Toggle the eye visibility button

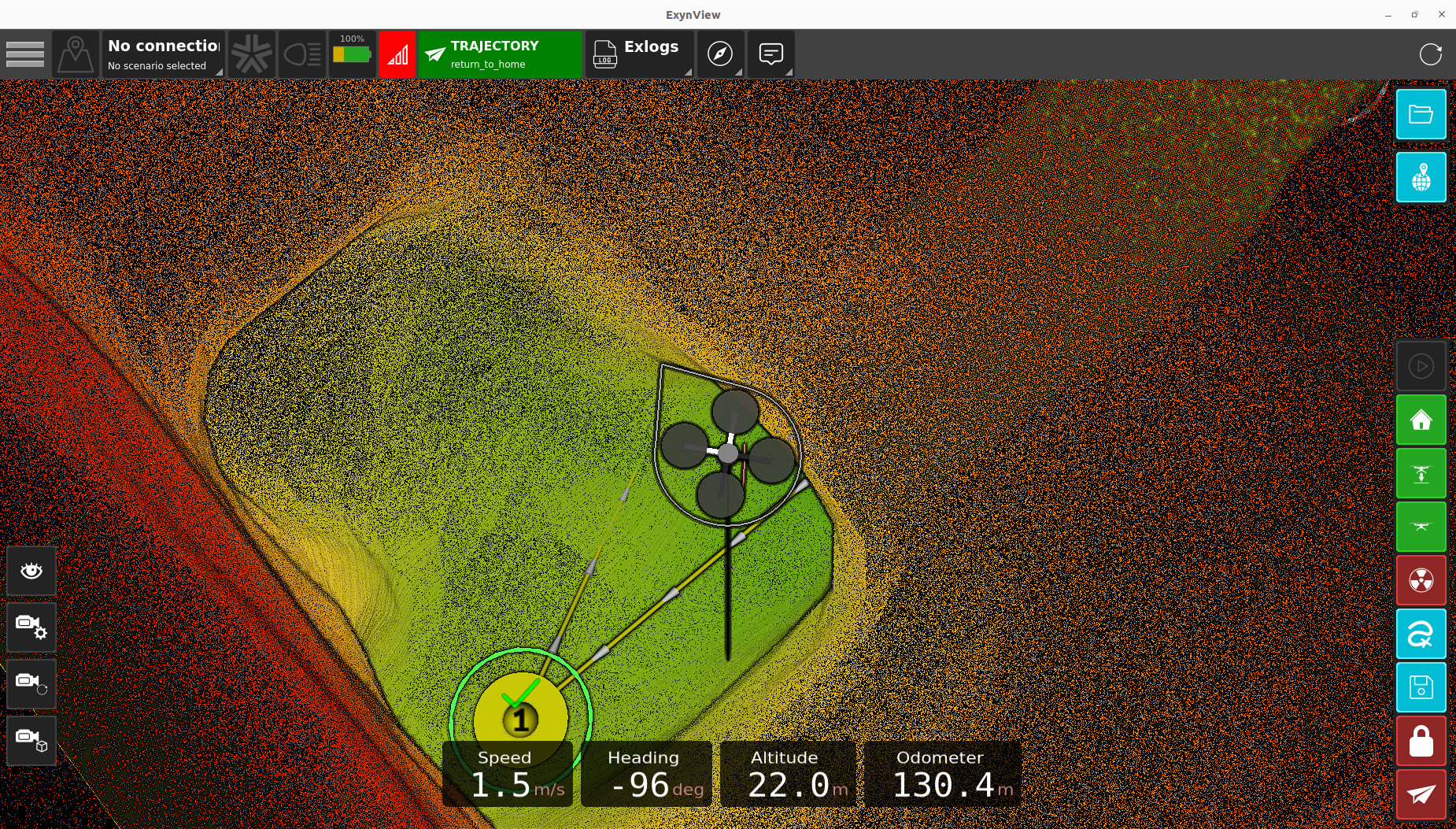(31, 571)
